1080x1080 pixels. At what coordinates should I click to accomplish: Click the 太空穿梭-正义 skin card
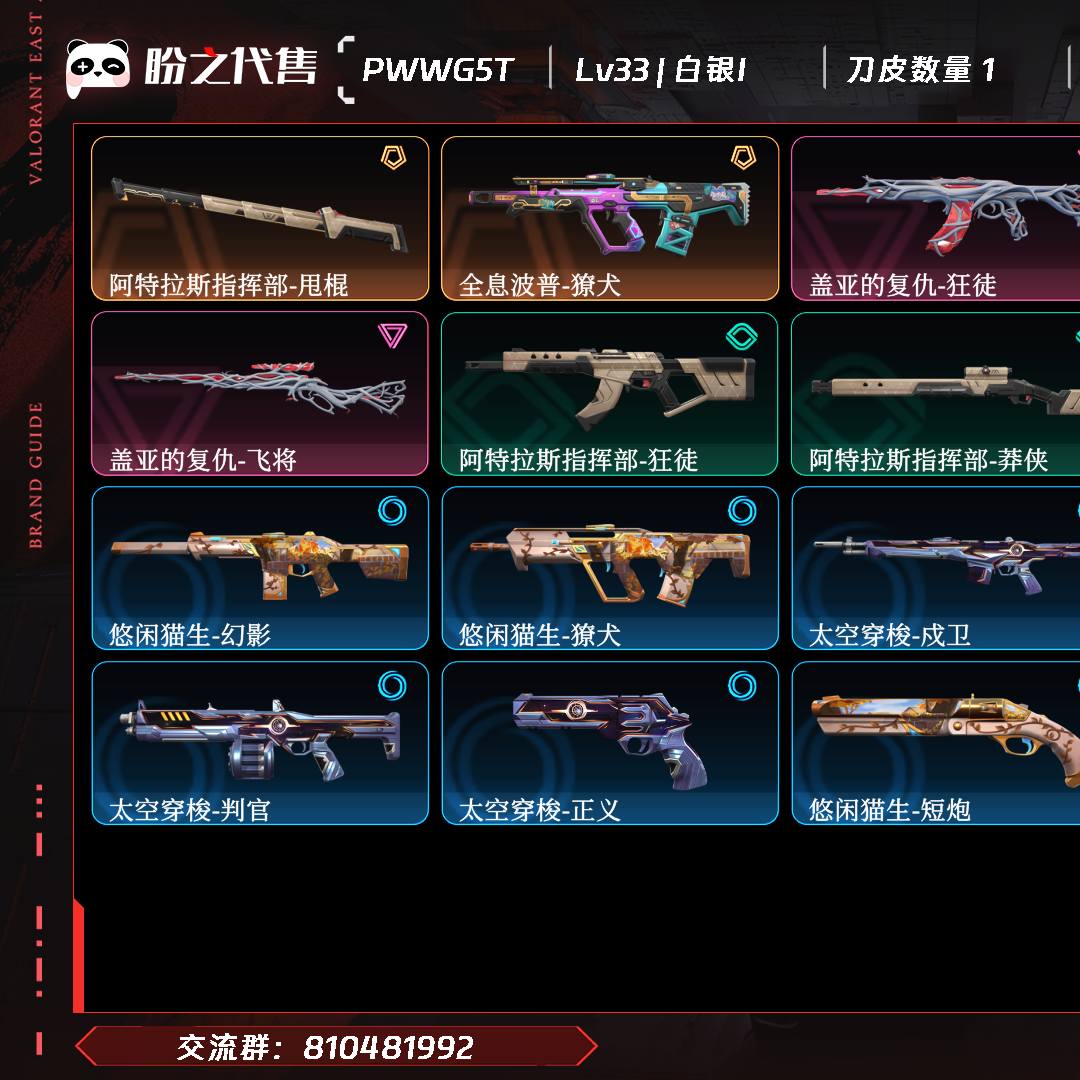(x=610, y=743)
